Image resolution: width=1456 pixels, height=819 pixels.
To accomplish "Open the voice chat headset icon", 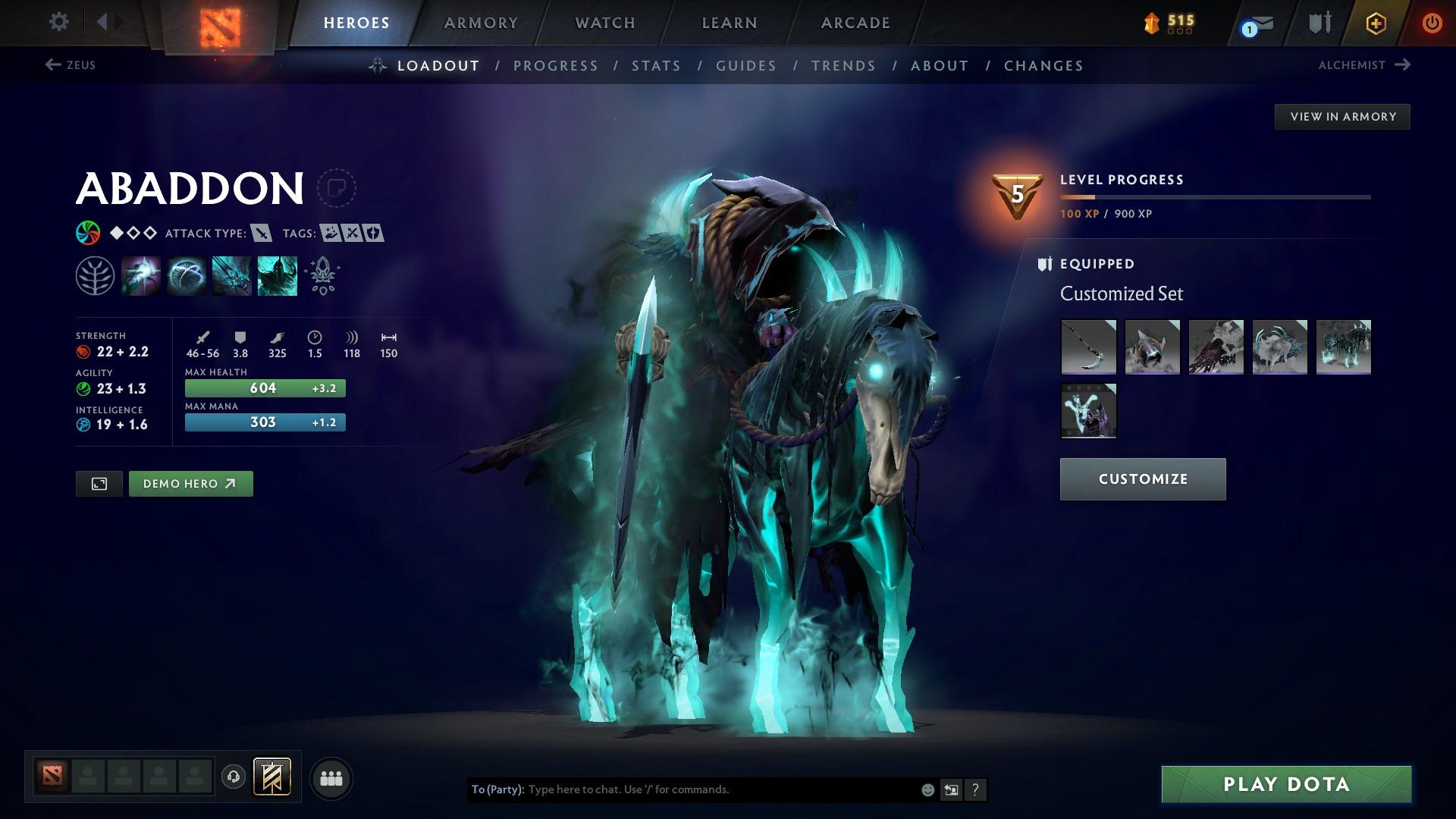I will point(232,777).
